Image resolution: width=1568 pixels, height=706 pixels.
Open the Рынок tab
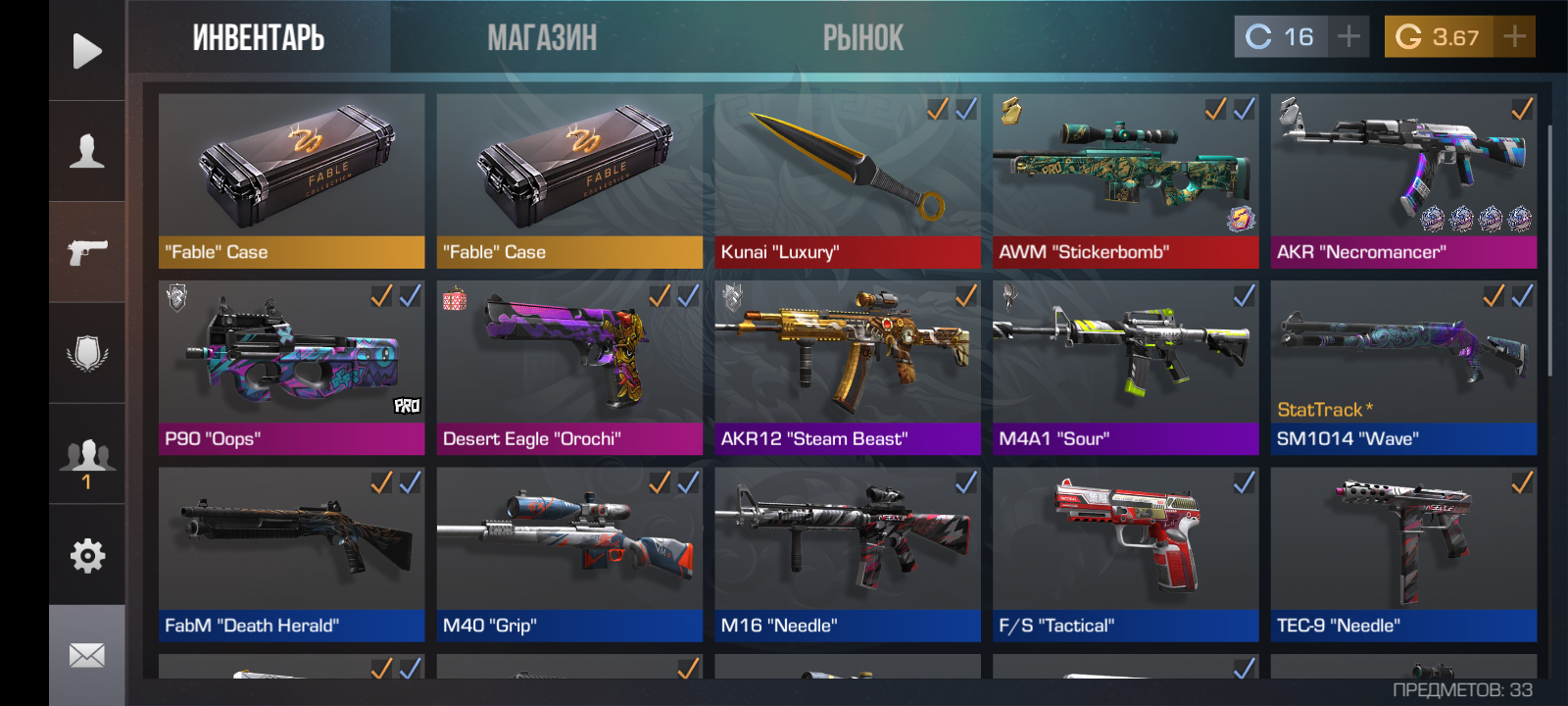(862, 37)
